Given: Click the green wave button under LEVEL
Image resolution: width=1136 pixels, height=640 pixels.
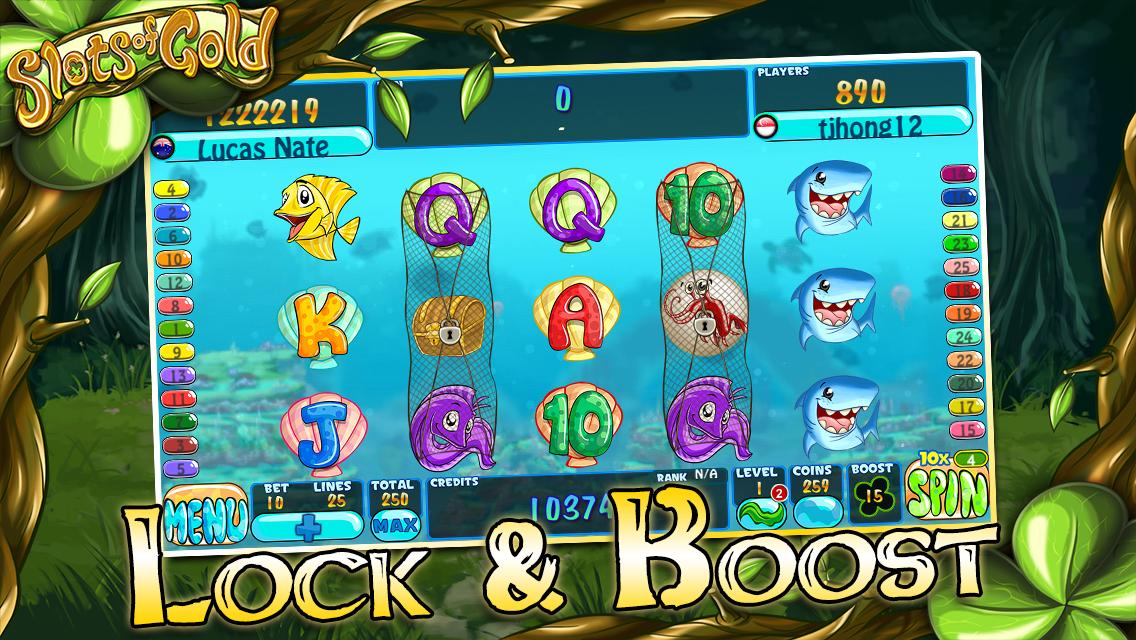Looking at the screenshot, I should coord(760,512).
